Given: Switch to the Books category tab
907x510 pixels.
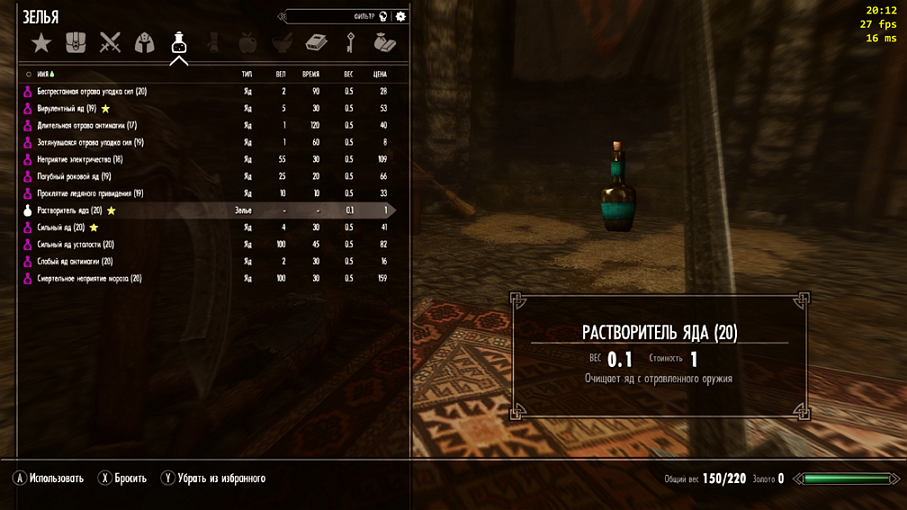Looking at the screenshot, I should click(x=316, y=43).
